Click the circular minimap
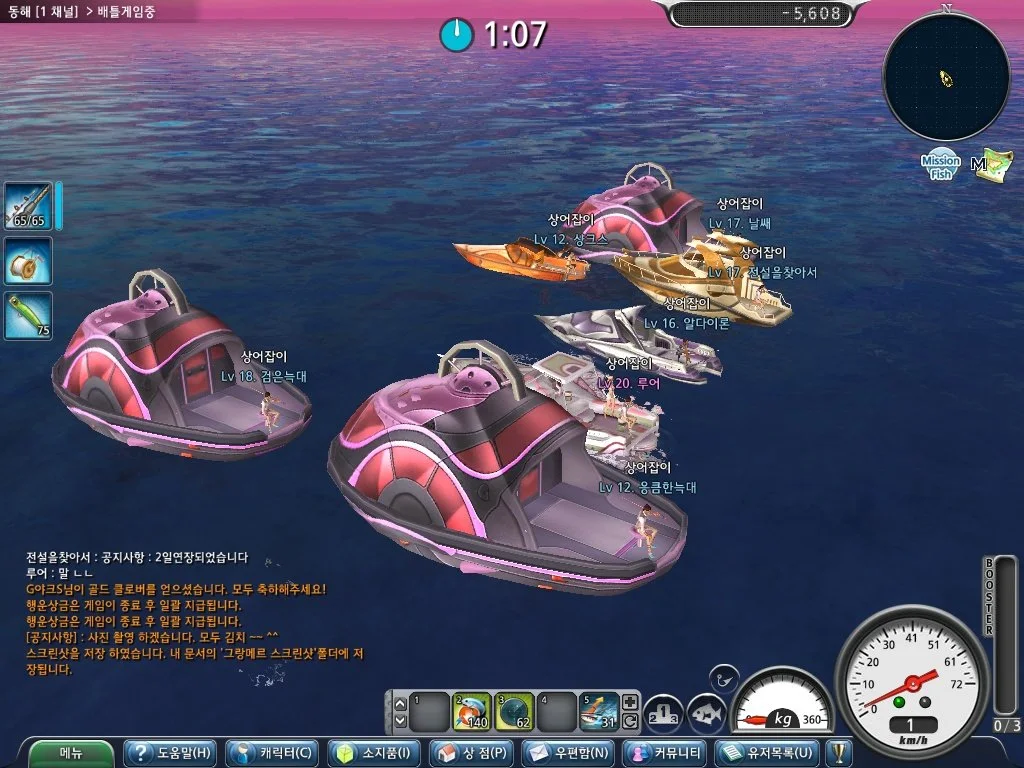This screenshot has height=768, width=1024. 946,77
